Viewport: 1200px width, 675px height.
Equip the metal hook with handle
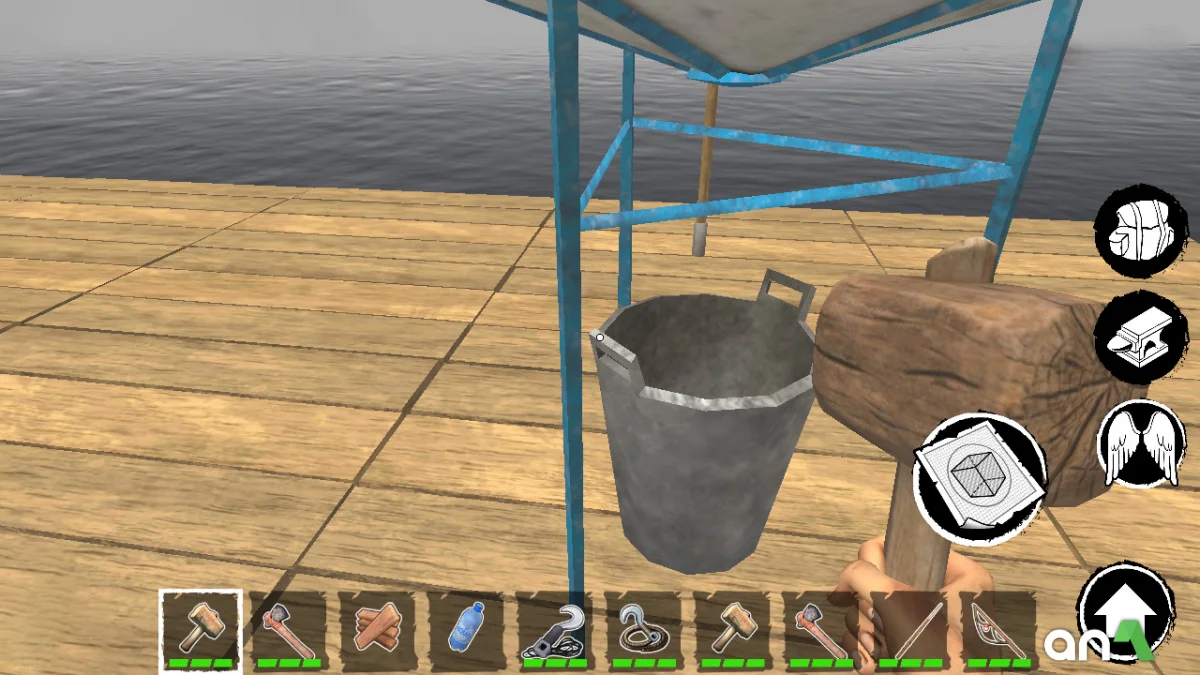point(555,630)
